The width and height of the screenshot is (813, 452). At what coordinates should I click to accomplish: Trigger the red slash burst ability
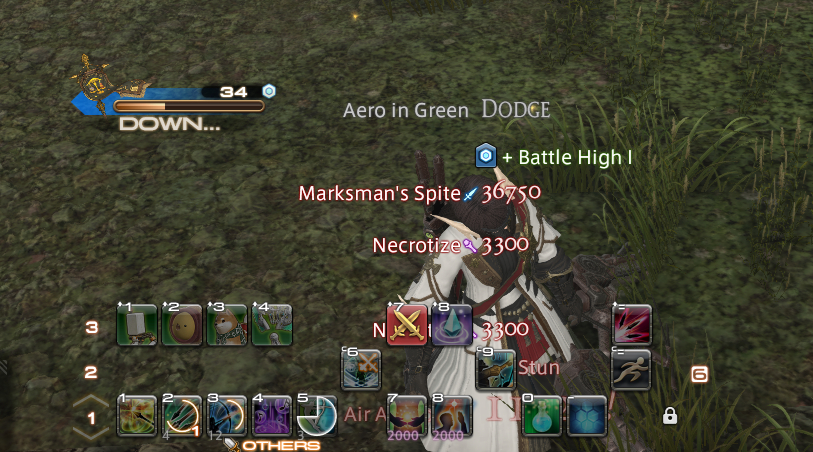click(631, 325)
